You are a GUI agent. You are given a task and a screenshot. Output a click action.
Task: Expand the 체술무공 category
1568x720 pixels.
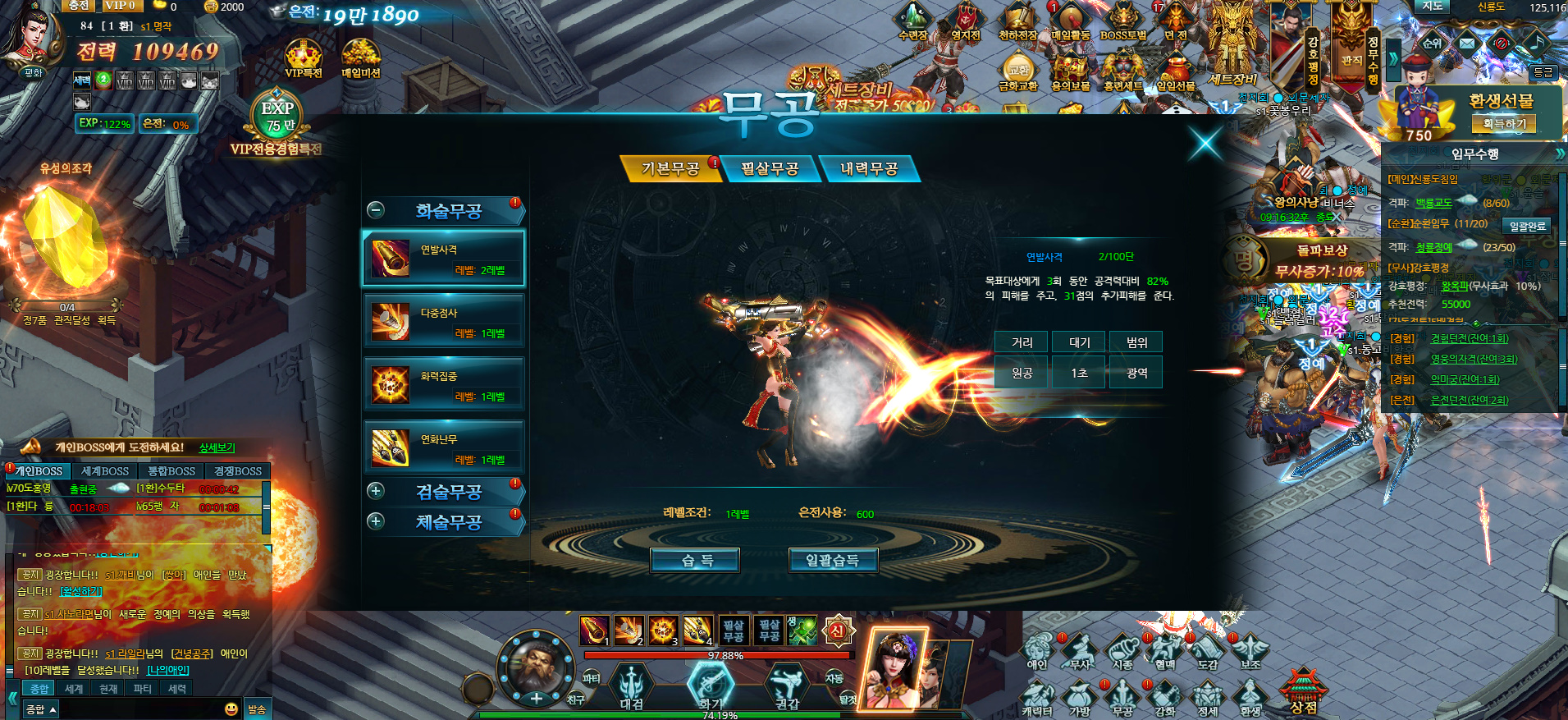coord(376,521)
